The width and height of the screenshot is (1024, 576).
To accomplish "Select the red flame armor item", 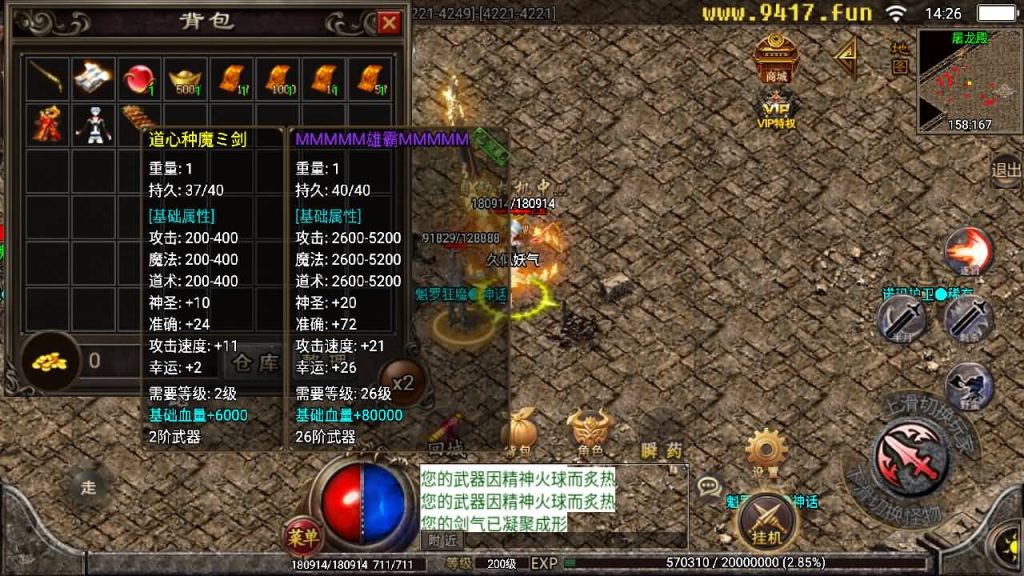I will (x=46, y=124).
